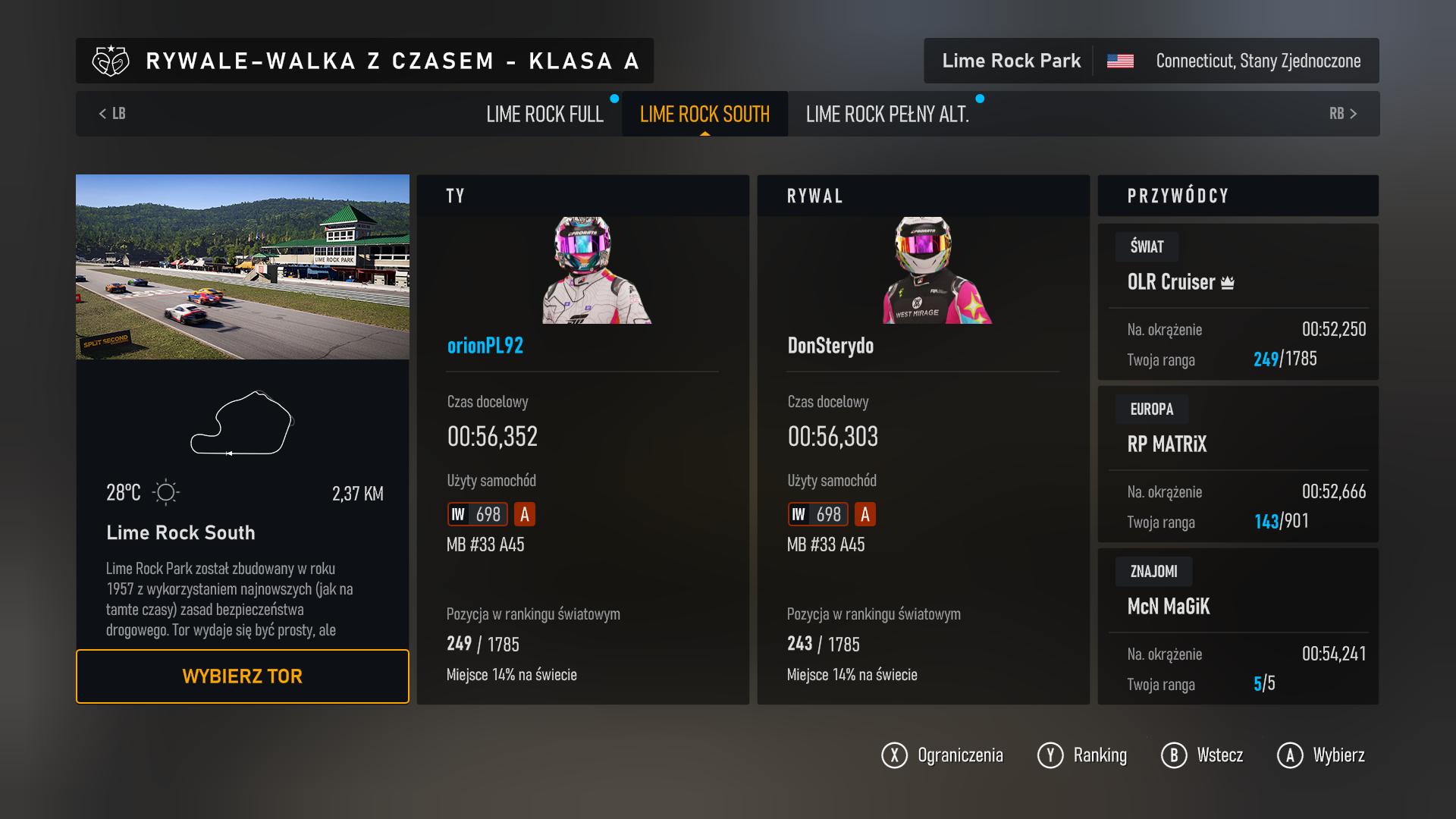
Task: Click the Lime Rock South track thumbnail
Action: click(243, 267)
